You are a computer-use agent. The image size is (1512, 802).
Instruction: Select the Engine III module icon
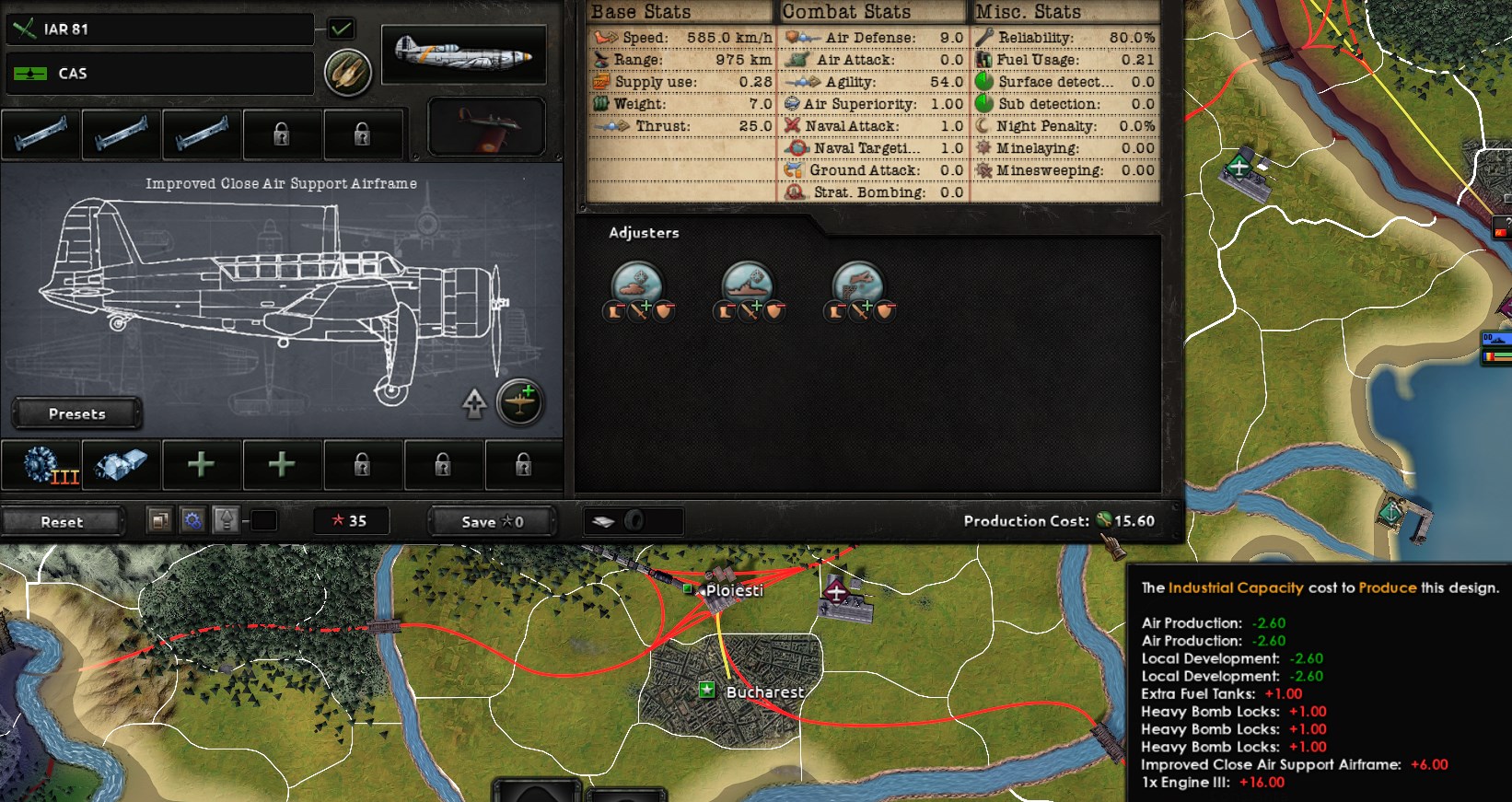[41, 465]
